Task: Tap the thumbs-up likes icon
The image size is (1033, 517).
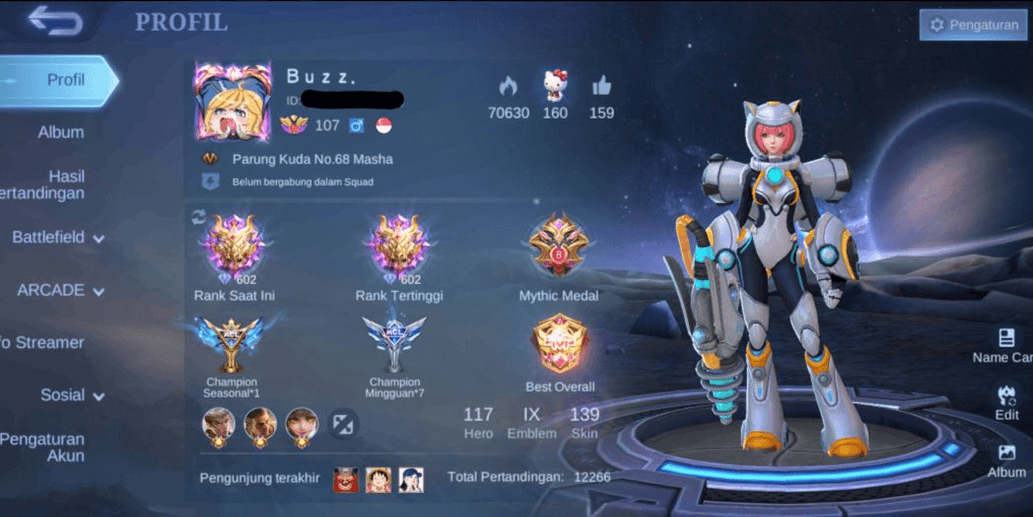Action: 601,86
